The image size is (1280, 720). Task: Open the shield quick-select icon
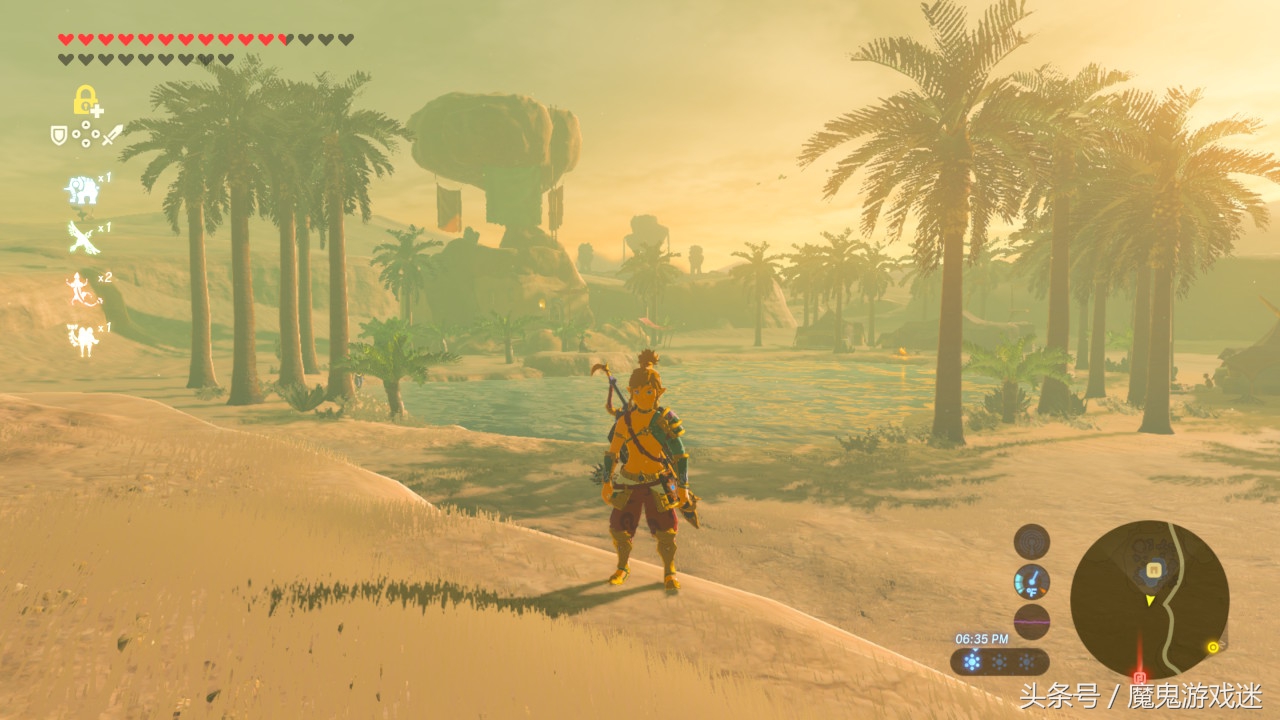point(59,134)
